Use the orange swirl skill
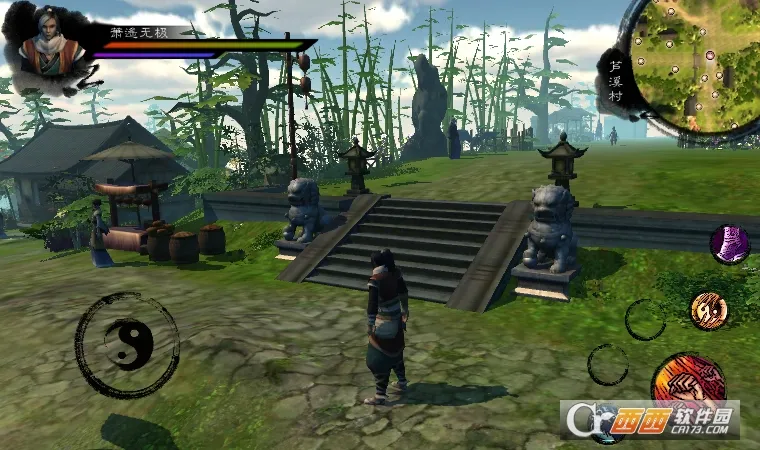Viewport: 760px width, 450px height. pyautogui.click(x=708, y=310)
